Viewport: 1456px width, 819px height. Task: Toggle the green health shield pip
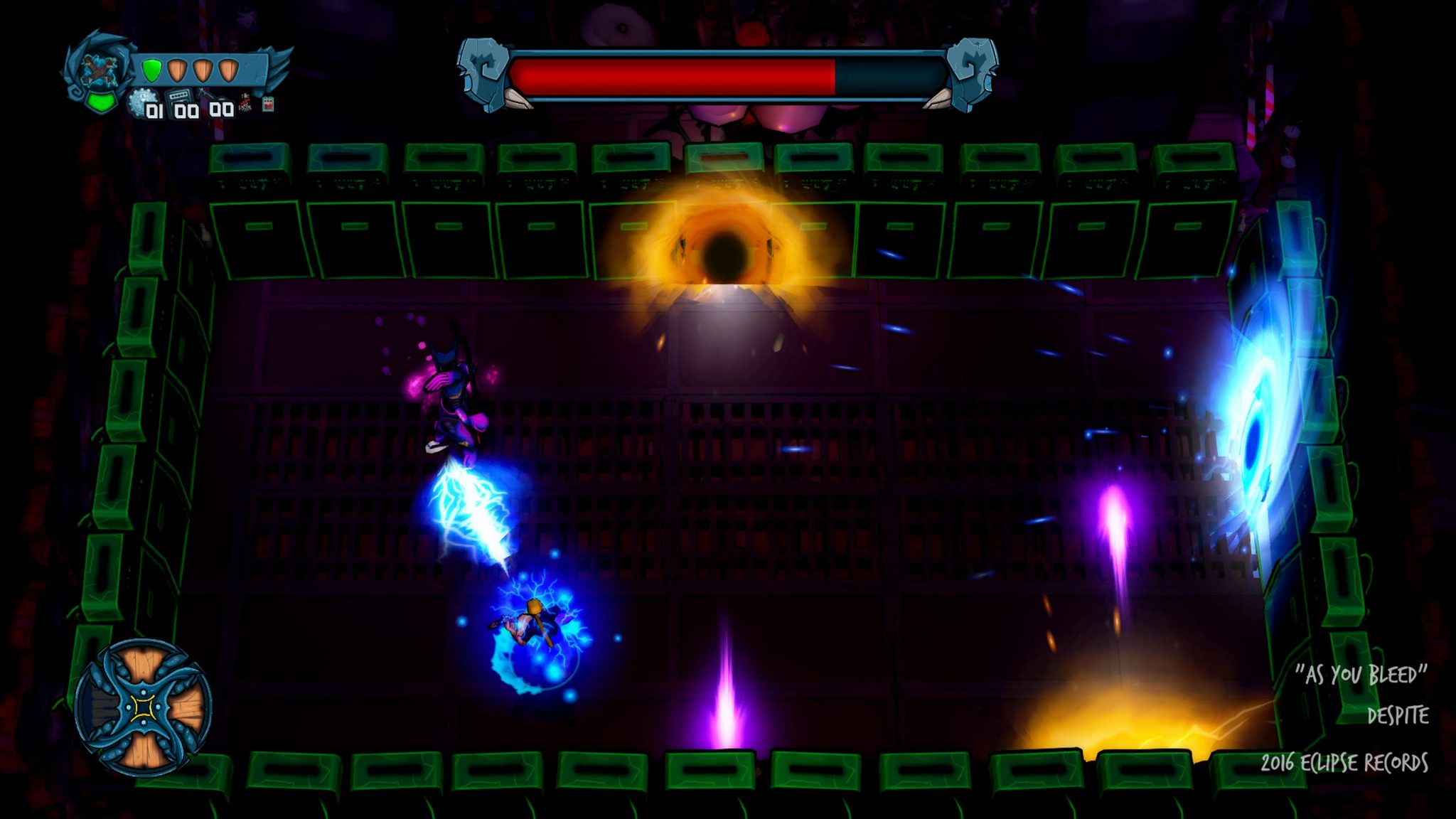pos(151,69)
